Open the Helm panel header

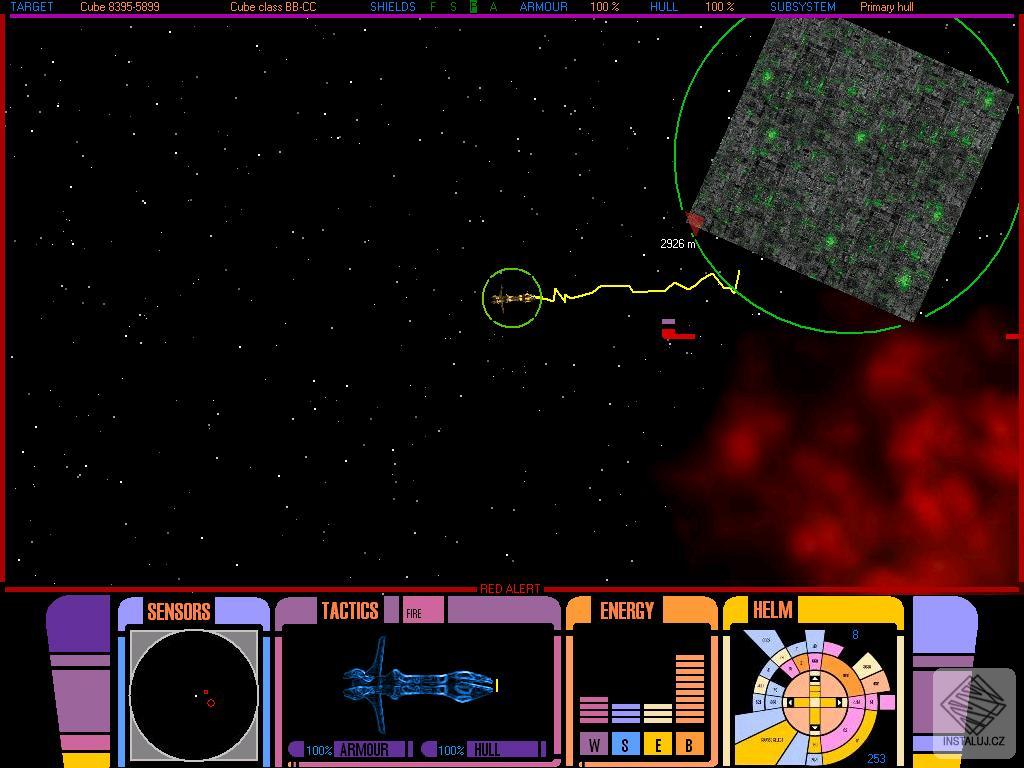pos(772,610)
